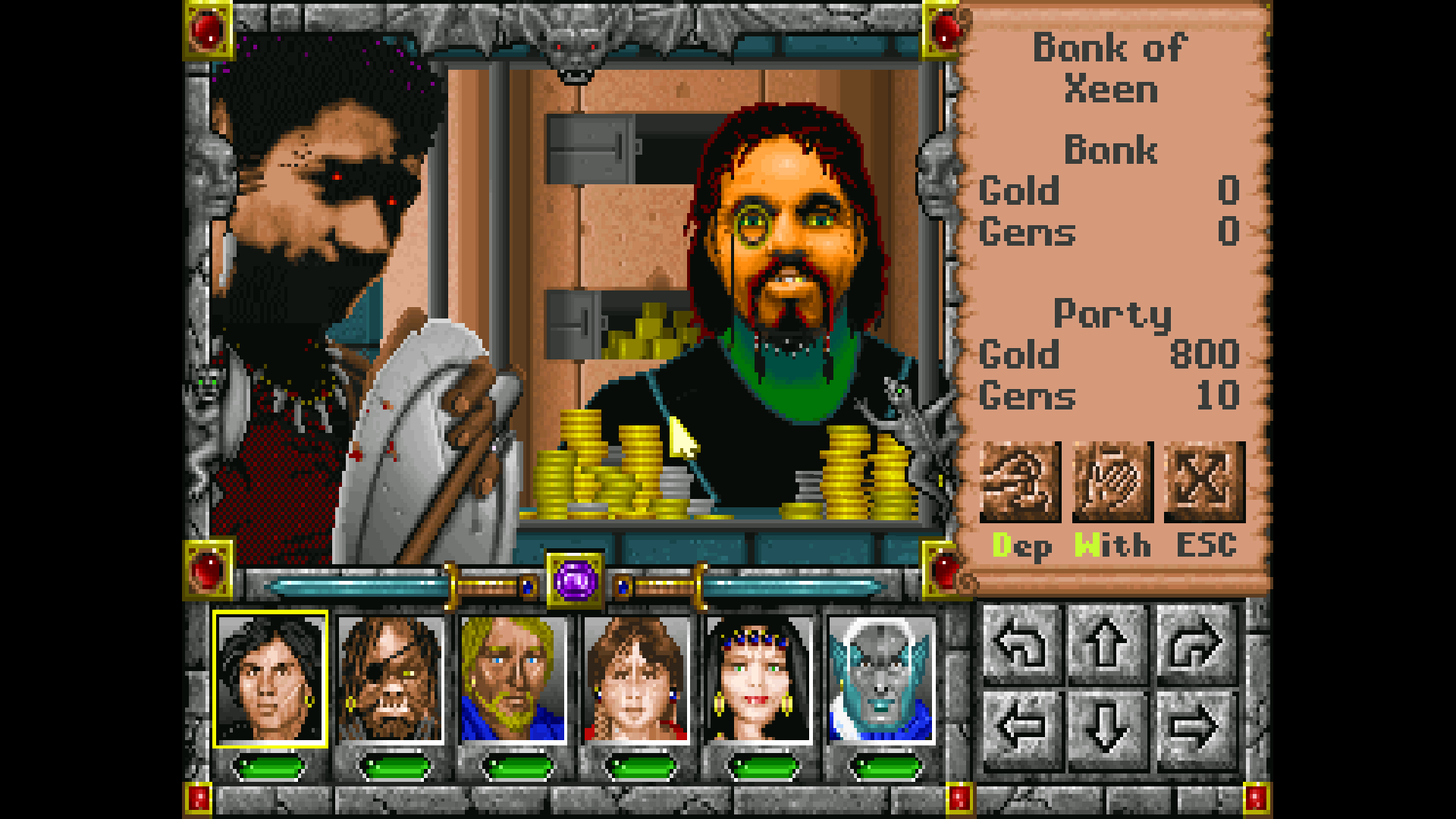Select the blonde-bearded knight portrait
This screenshot has height=819, width=1456.
point(513,679)
